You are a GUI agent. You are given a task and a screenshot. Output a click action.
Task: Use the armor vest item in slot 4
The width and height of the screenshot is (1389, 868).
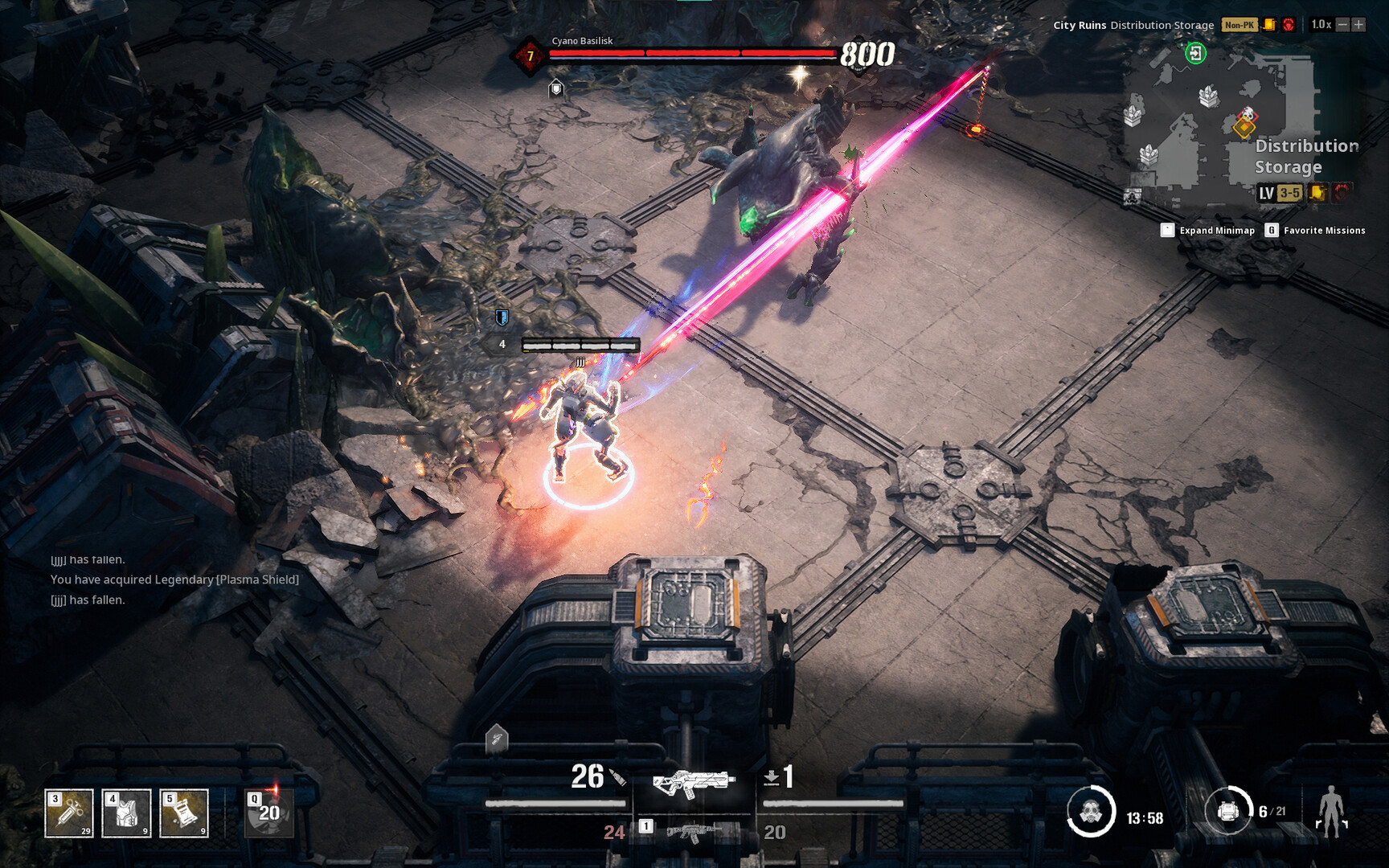[x=126, y=812]
